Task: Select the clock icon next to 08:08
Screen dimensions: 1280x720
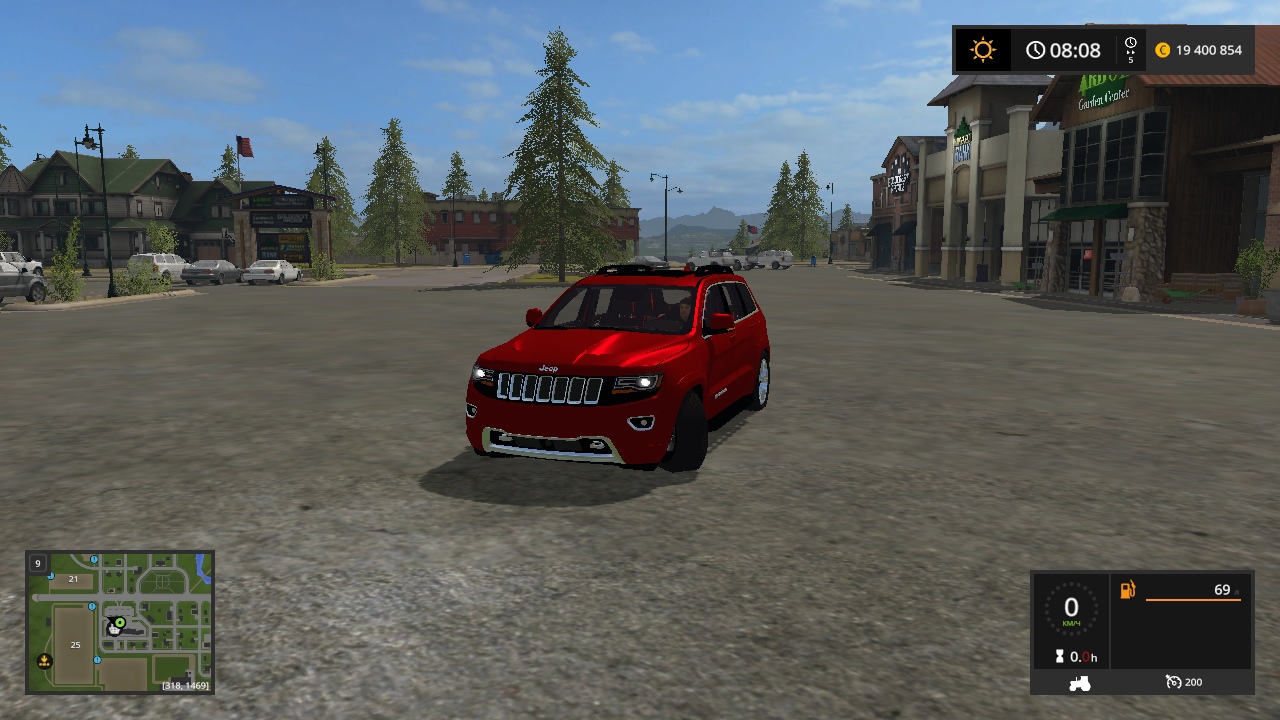Action: coord(1036,49)
